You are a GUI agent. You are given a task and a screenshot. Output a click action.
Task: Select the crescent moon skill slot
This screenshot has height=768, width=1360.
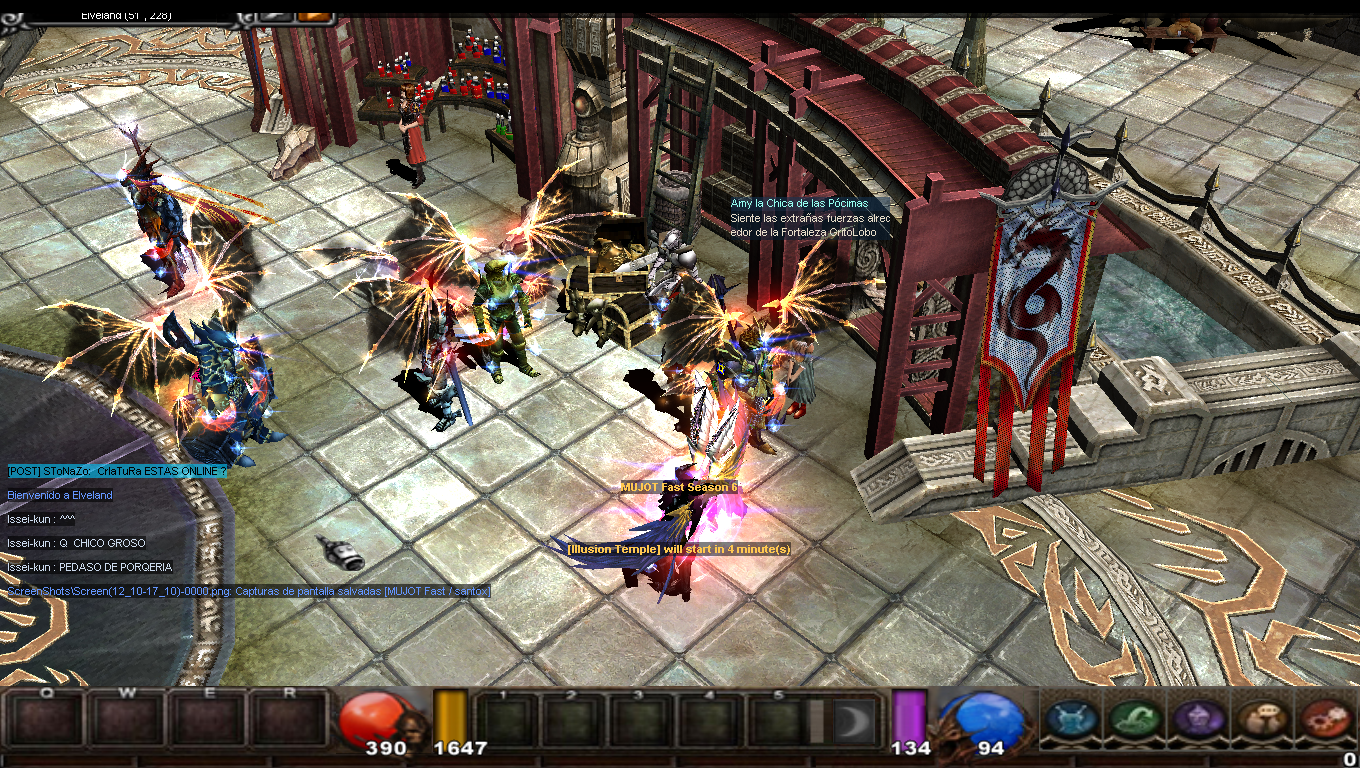[853, 722]
